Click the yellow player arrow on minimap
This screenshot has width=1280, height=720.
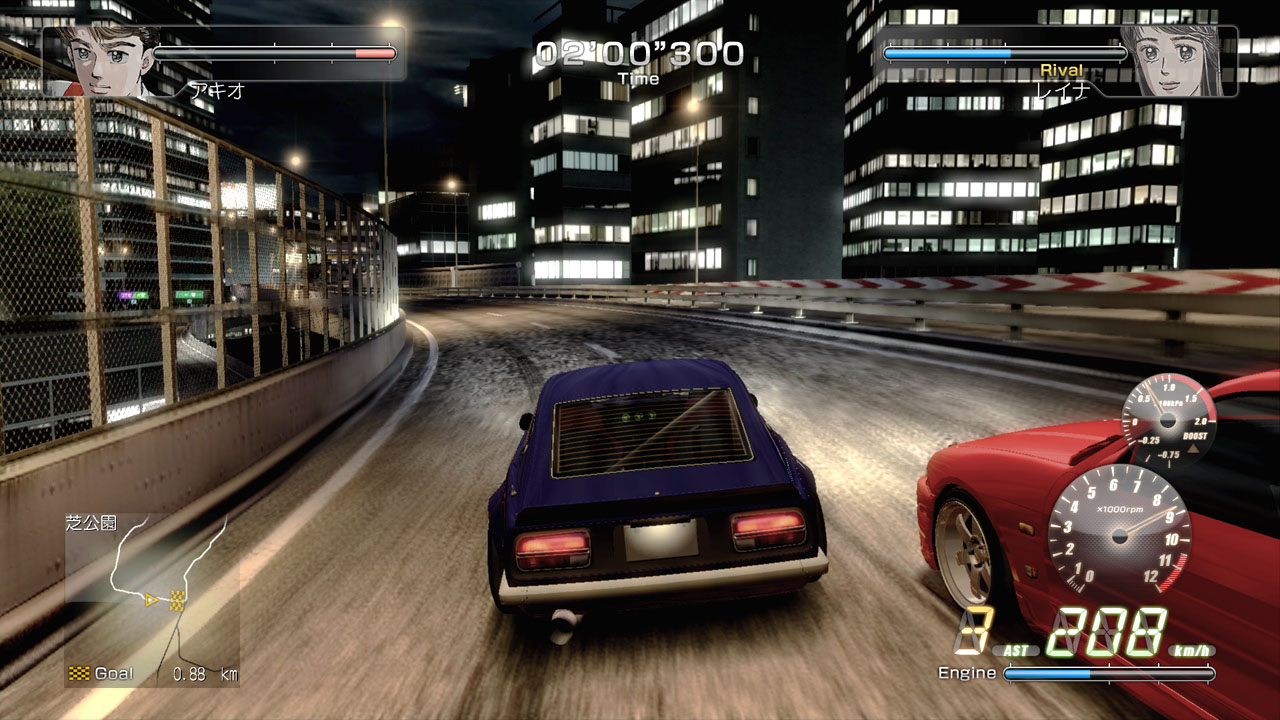tap(152, 600)
